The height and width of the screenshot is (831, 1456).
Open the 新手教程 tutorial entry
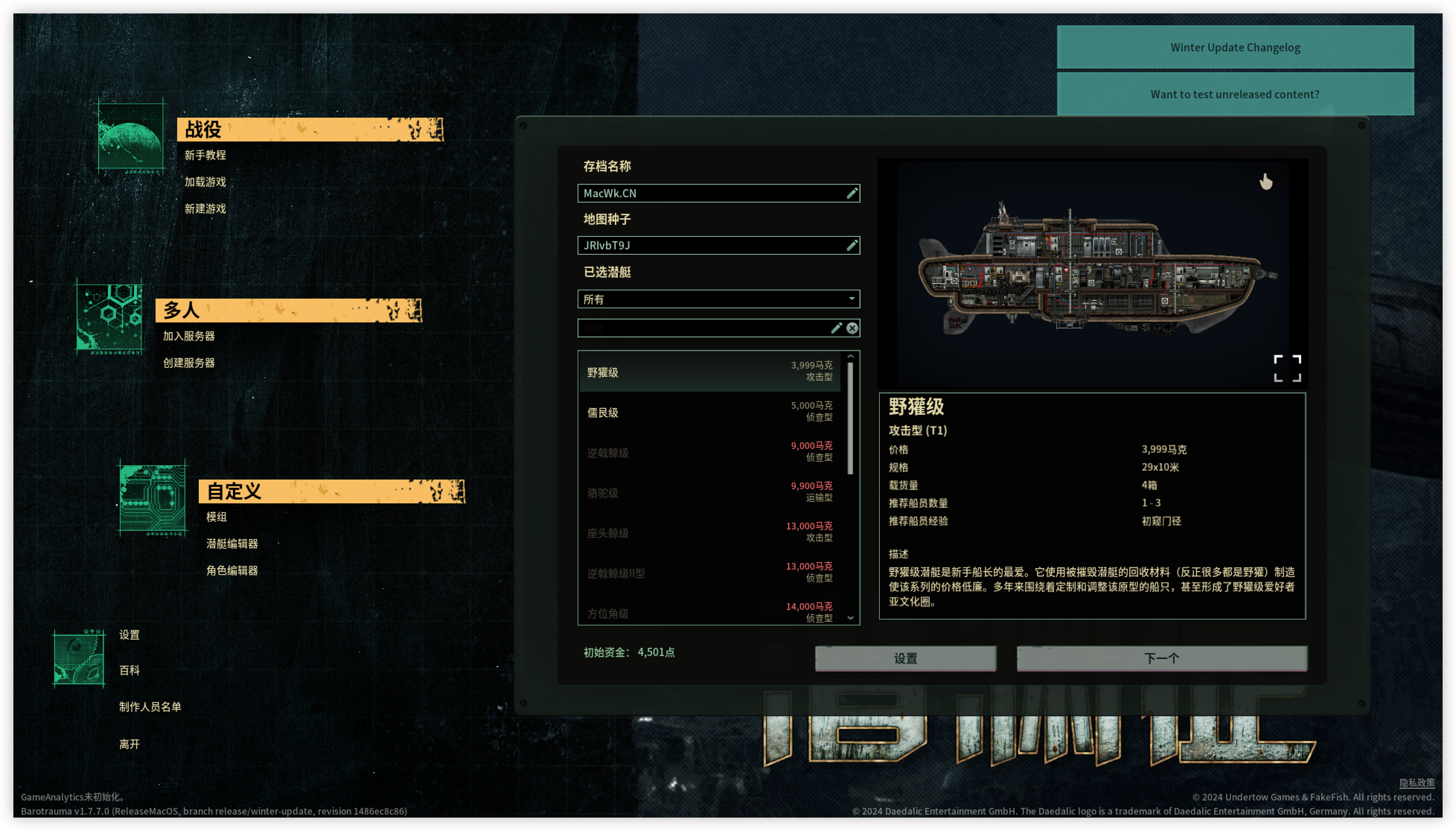[205, 155]
